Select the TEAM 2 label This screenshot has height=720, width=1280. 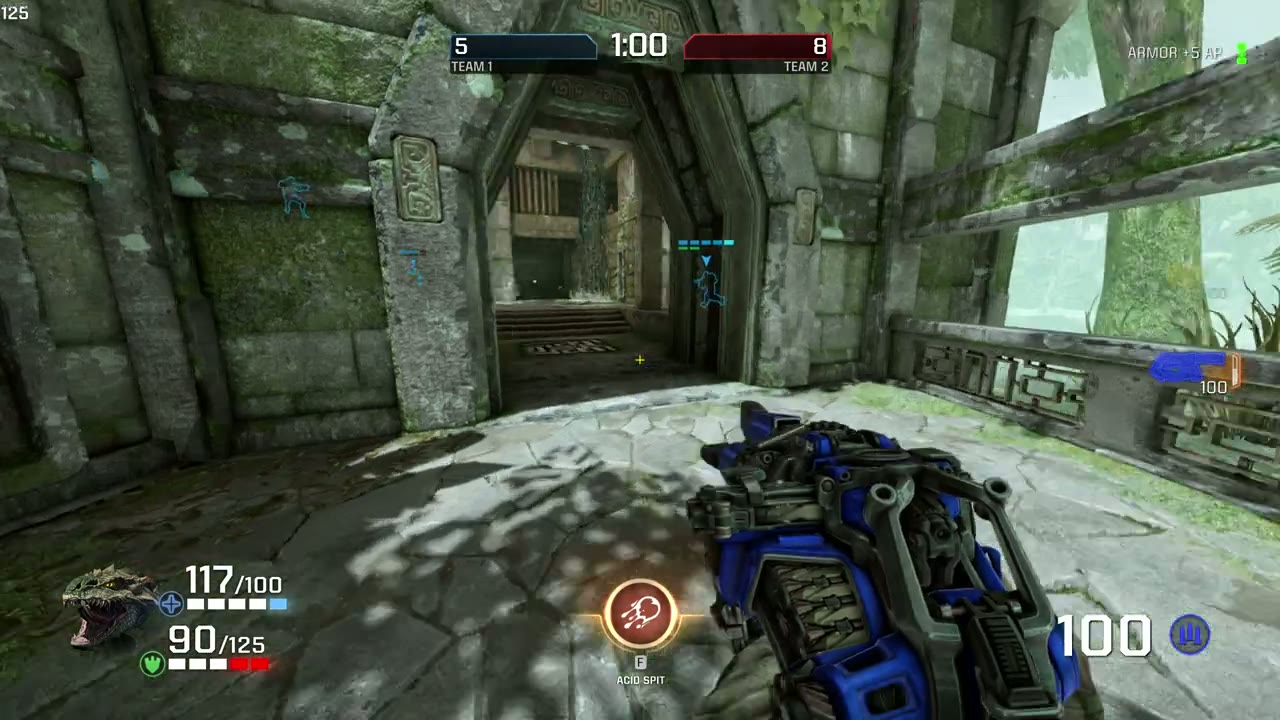tap(806, 66)
